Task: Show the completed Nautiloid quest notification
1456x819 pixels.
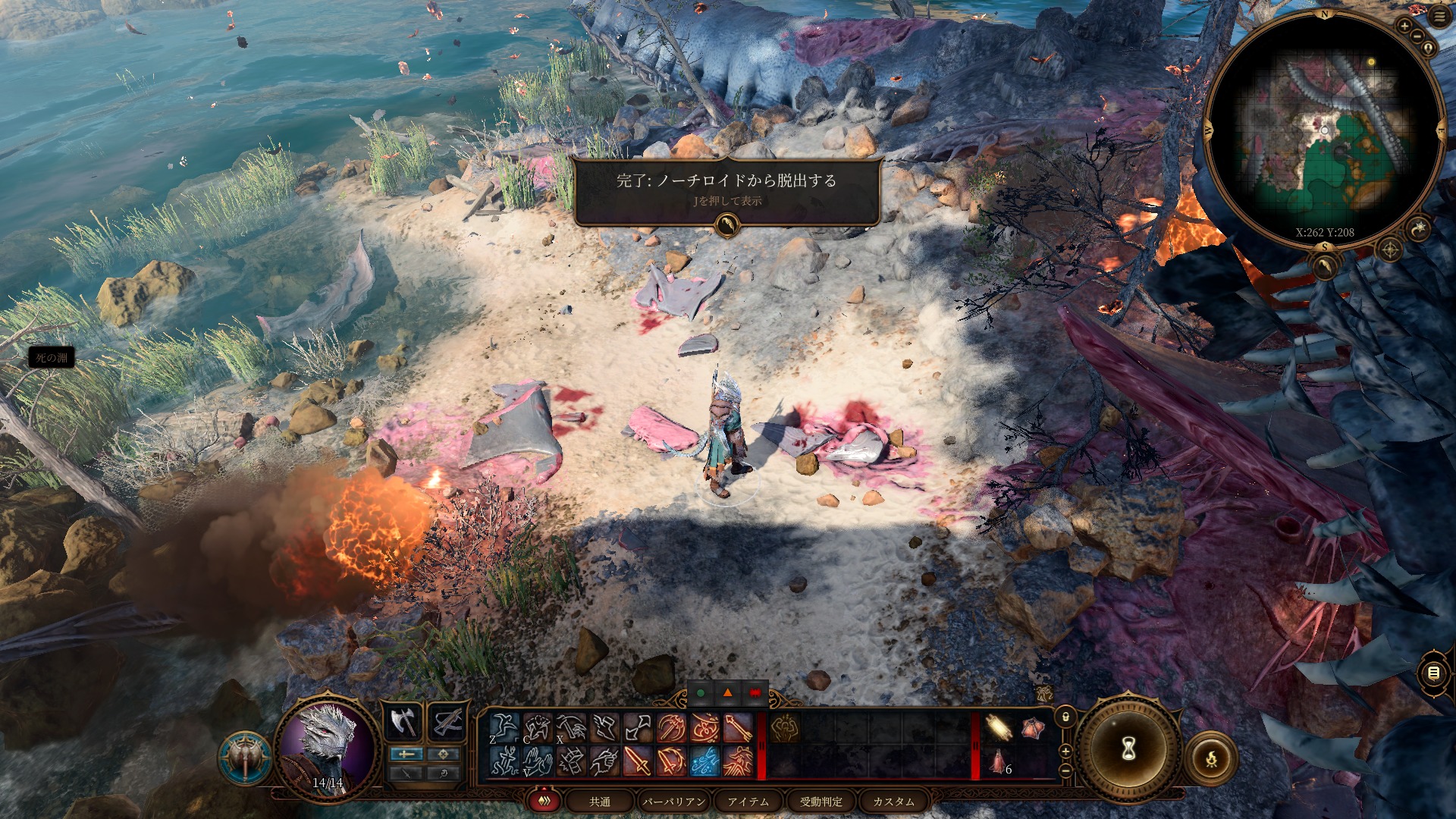Action: pos(726,188)
